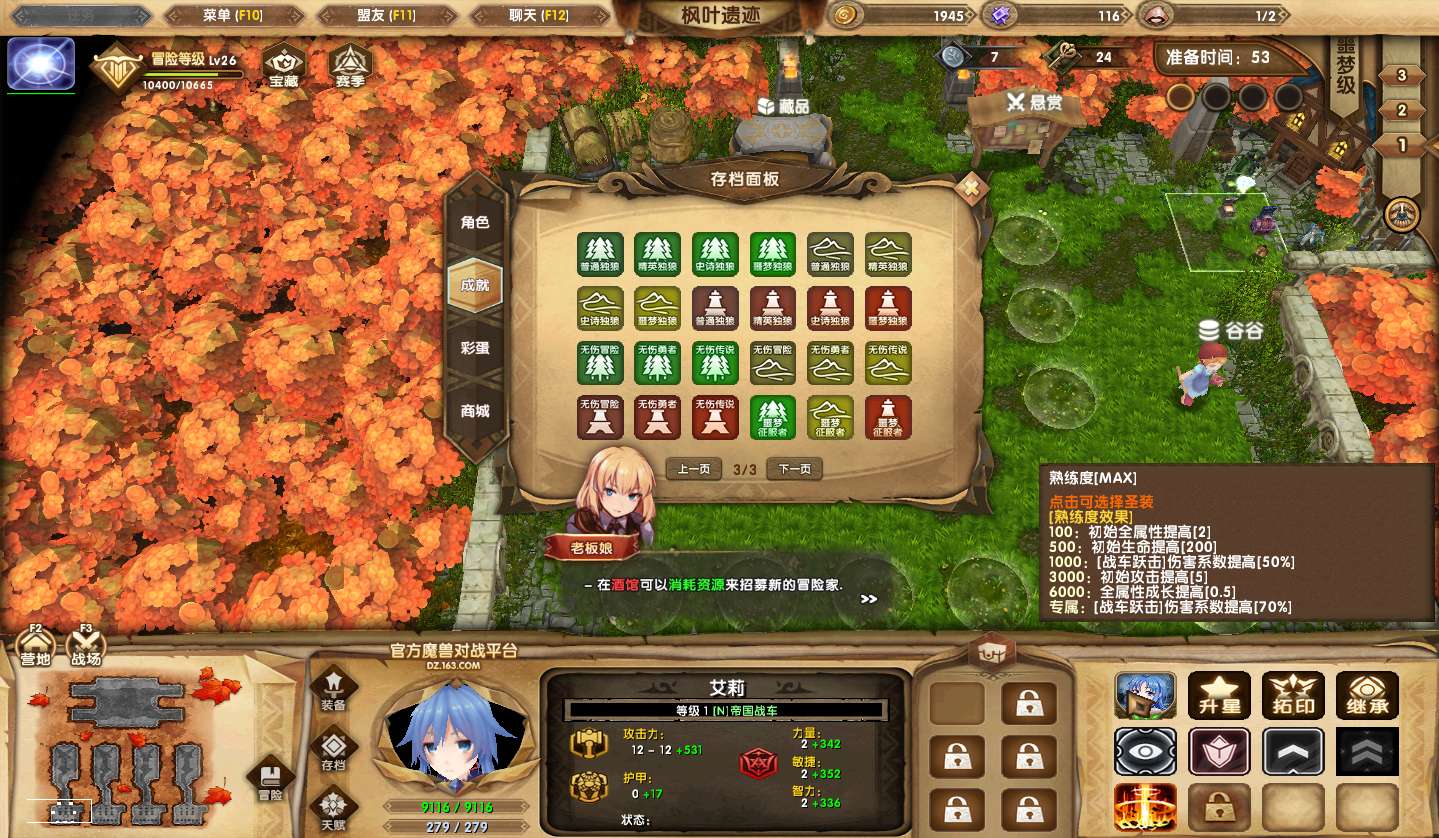Close the 存档面板 panel

970,187
